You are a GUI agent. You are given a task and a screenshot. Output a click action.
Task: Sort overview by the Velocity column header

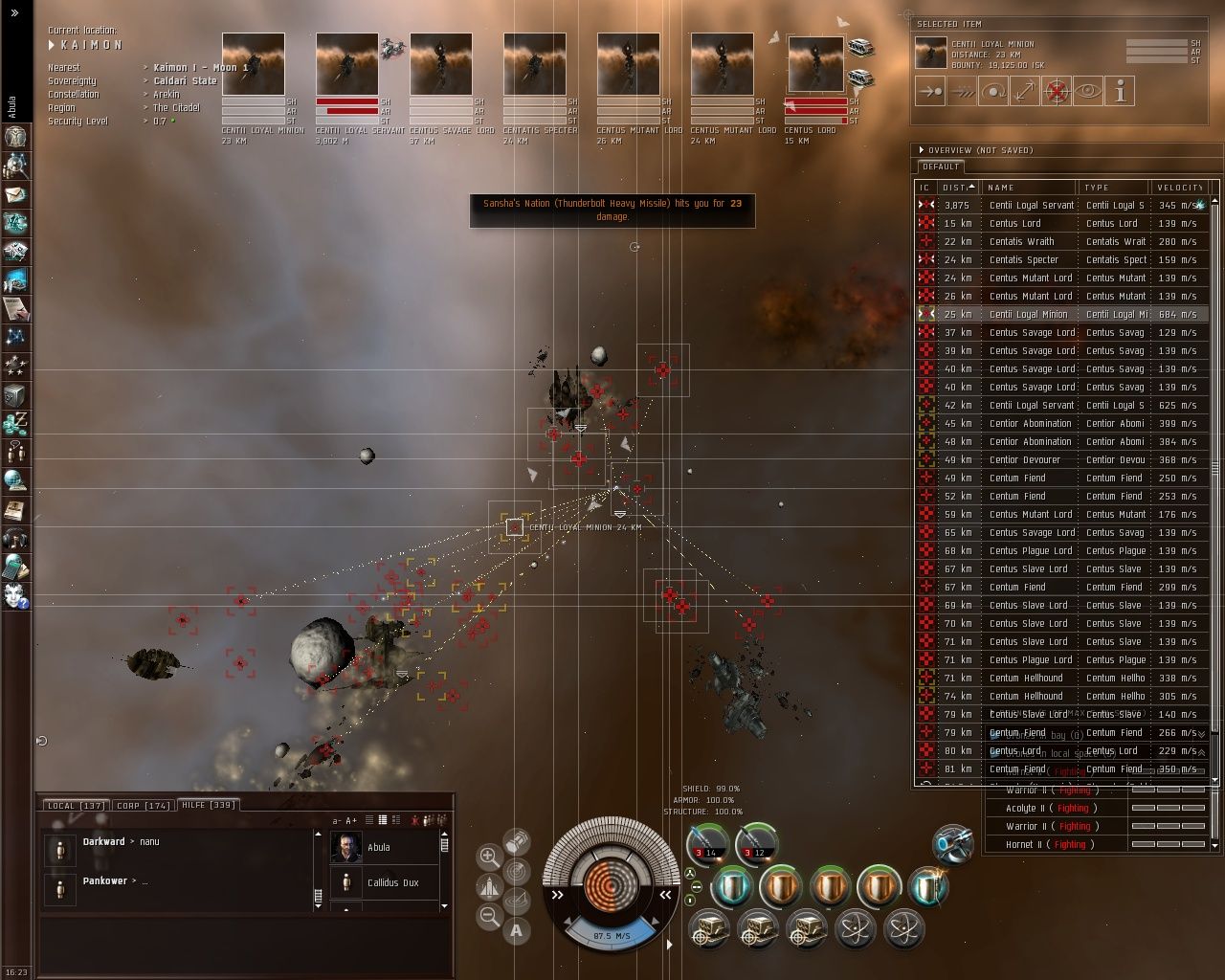click(x=1179, y=188)
